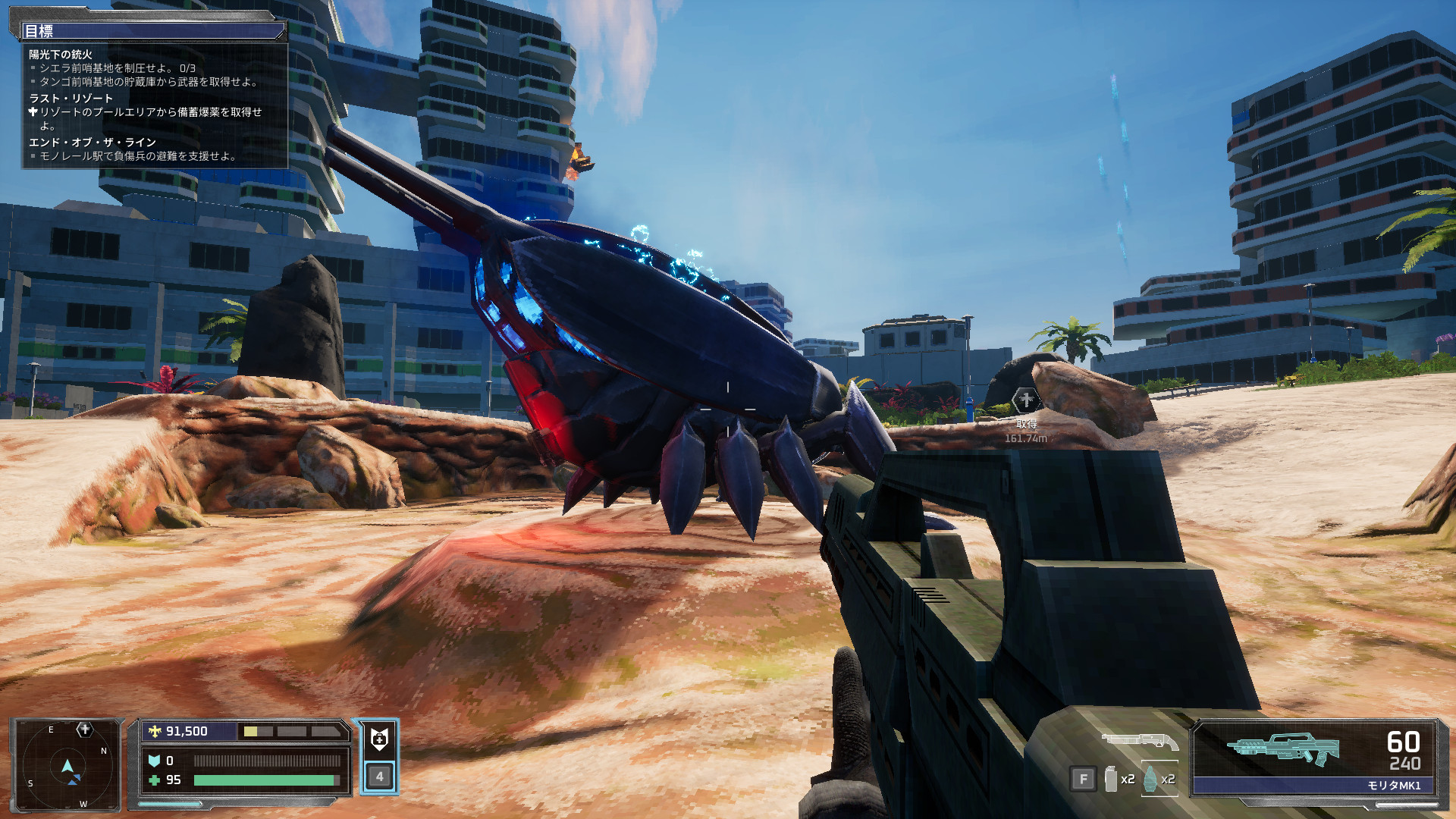Select the ラスト・リゾート mission entry
Image resolution: width=1456 pixels, height=819 pixels.
pos(71,99)
